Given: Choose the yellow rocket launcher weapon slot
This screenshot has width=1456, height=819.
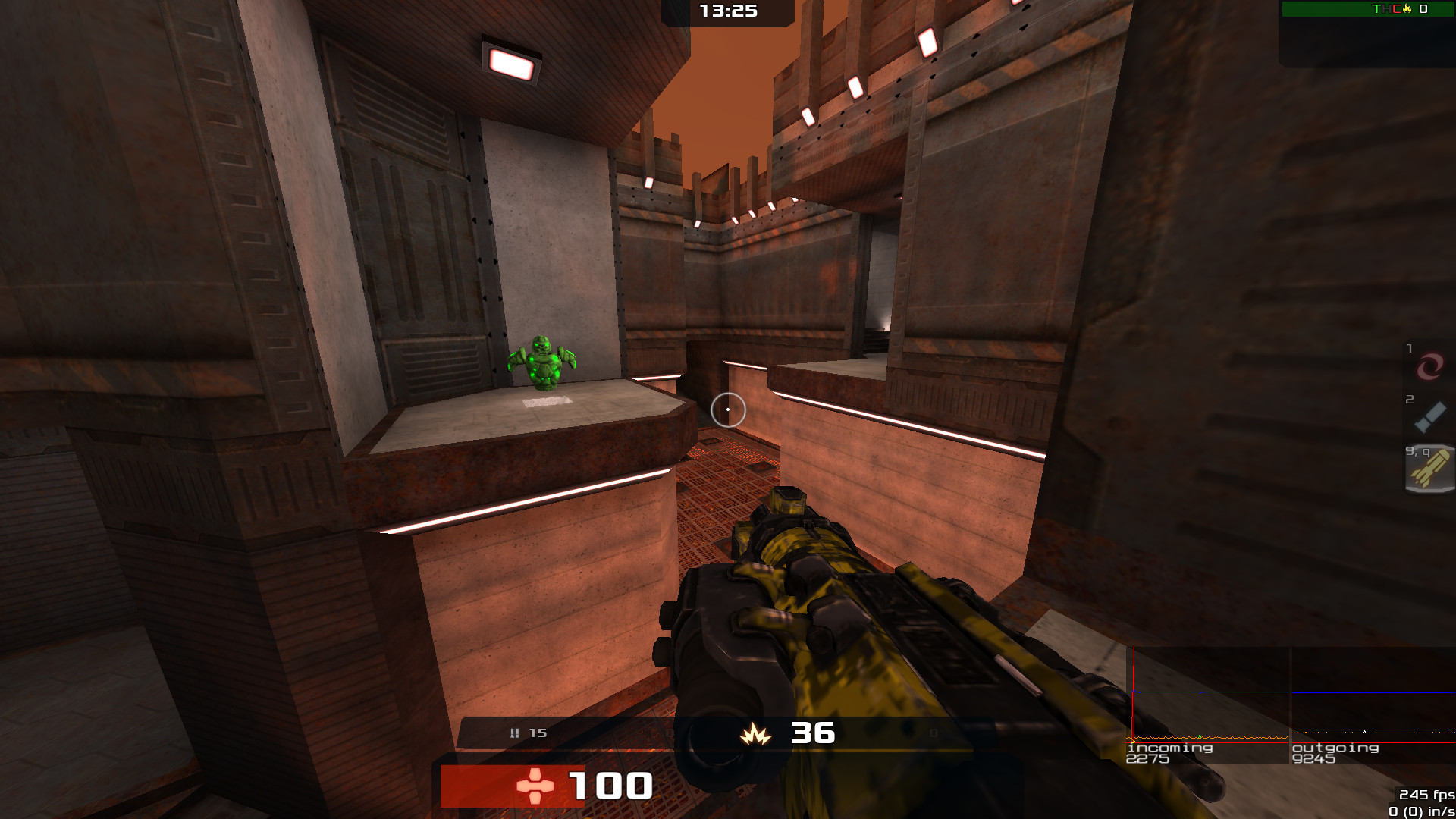Looking at the screenshot, I should (x=1430, y=469).
